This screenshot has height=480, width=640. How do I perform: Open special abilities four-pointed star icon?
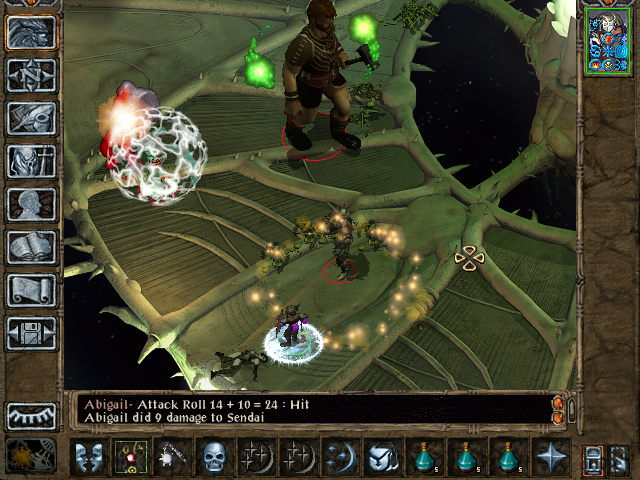click(552, 457)
